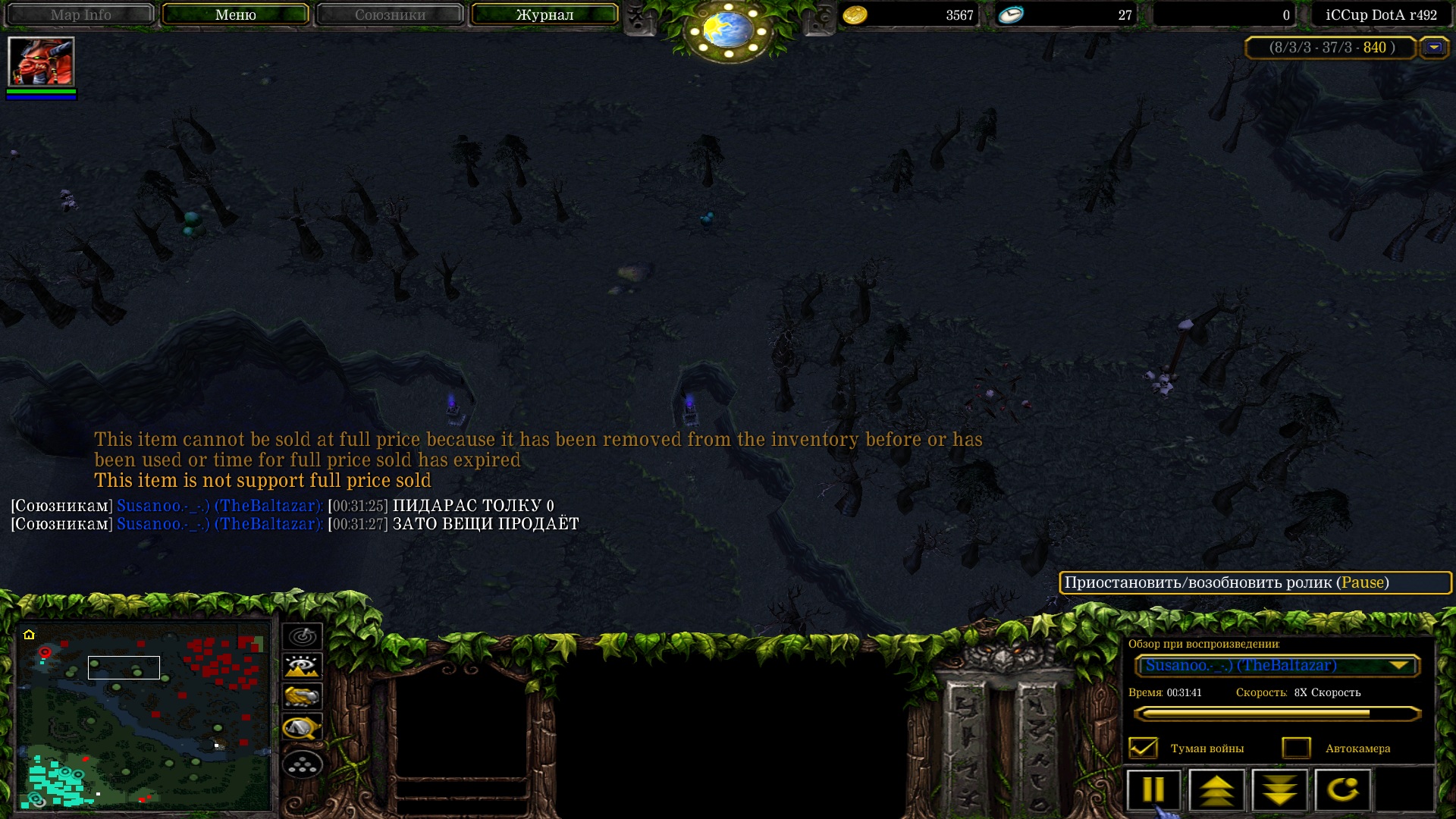The height and width of the screenshot is (819, 1456).
Task: Enable the Автокамера checkbox
Action: 1296,748
